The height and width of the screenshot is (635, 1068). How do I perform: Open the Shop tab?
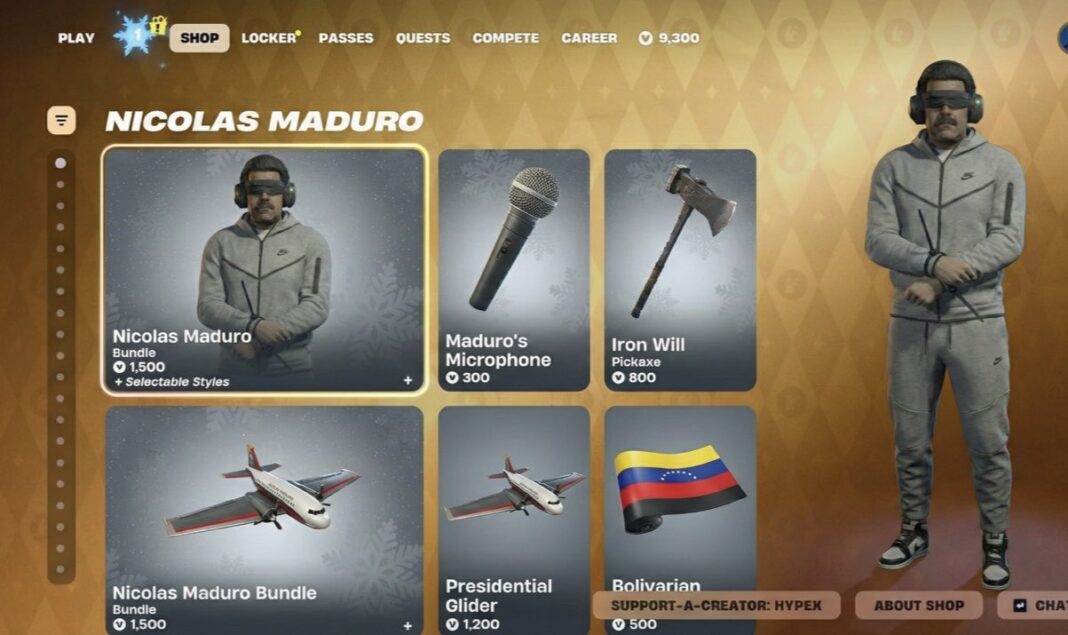199,38
